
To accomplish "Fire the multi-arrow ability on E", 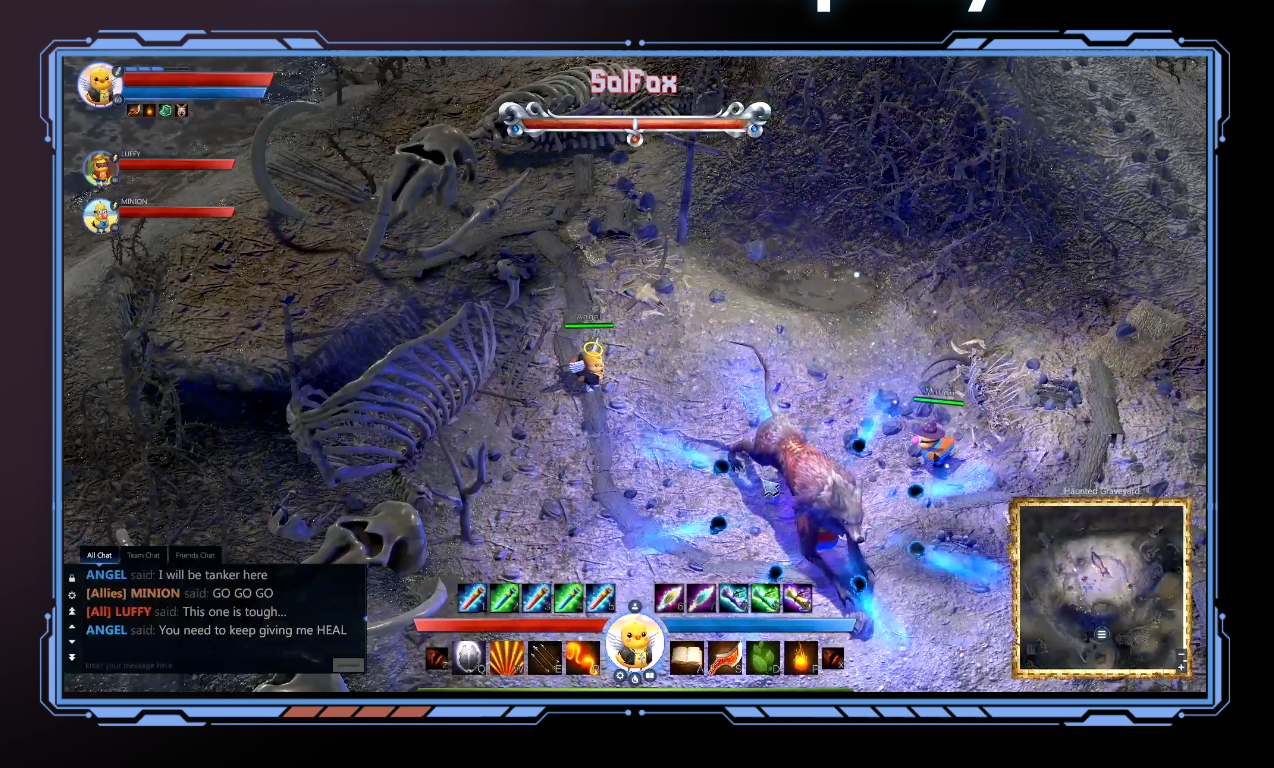I will (544, 657).
